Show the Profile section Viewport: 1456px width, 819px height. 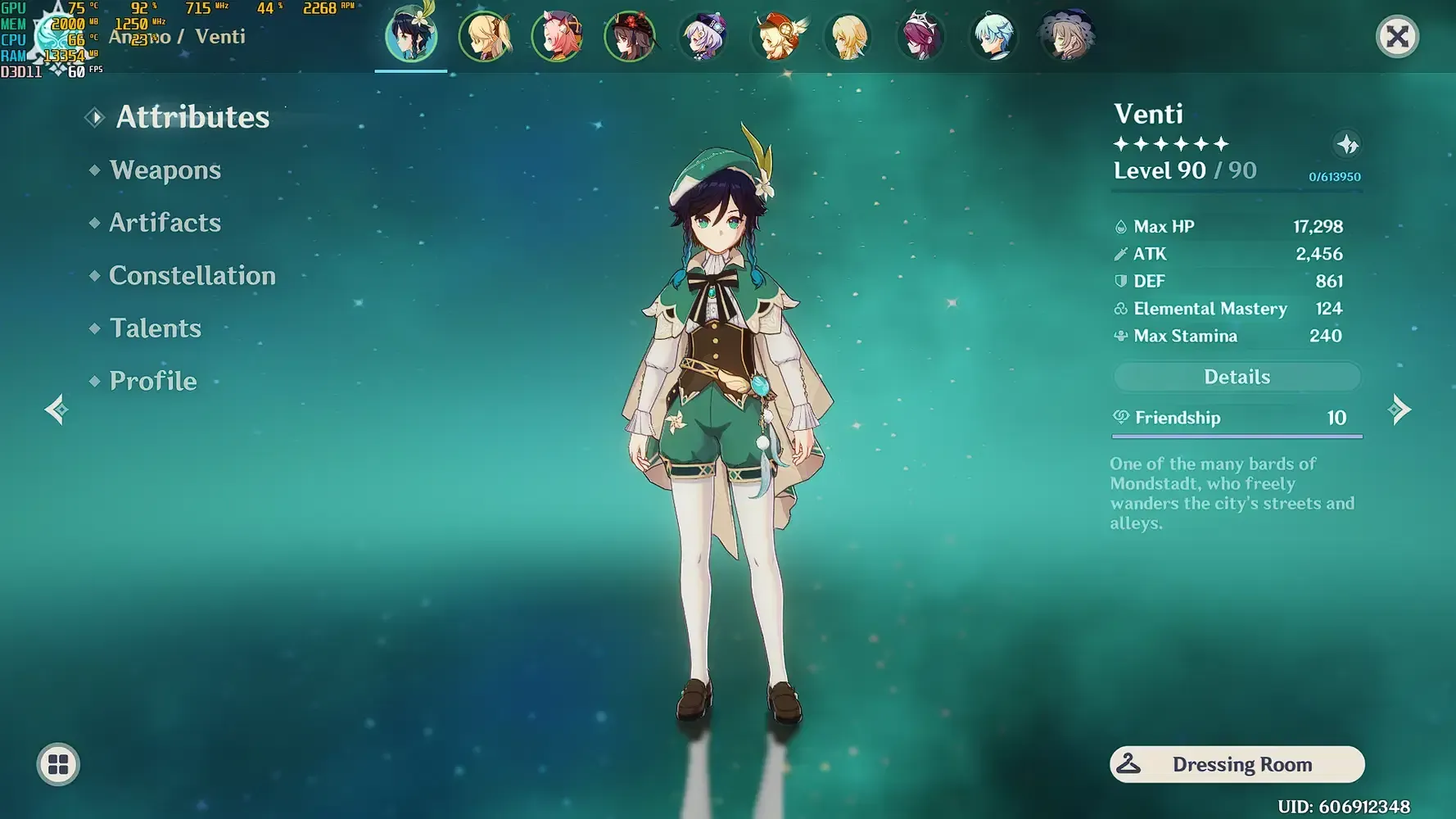coord(153,382)
